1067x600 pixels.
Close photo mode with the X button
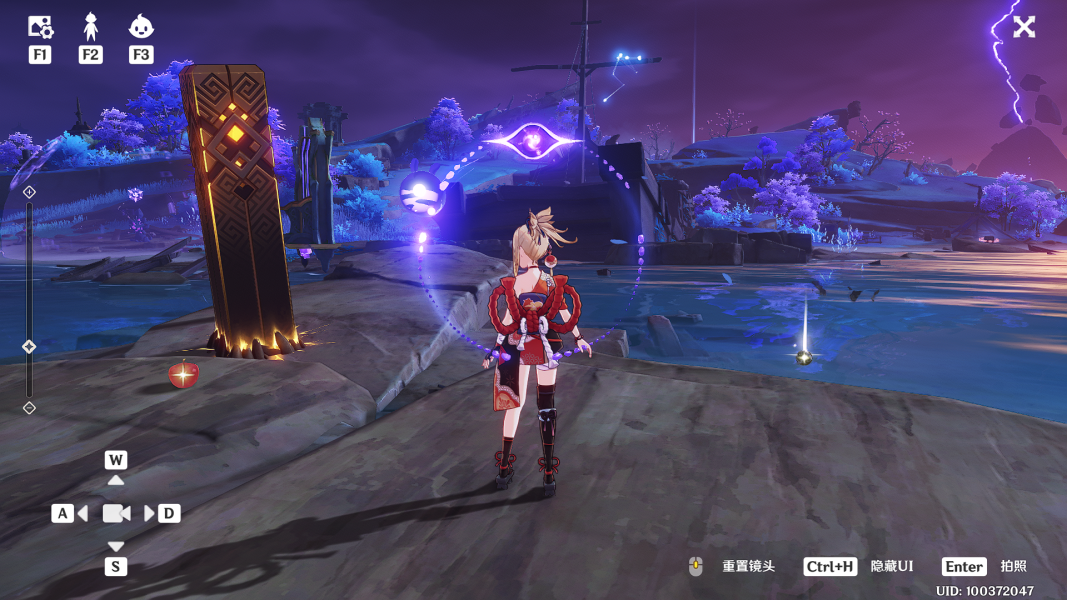click(1024, 27)
